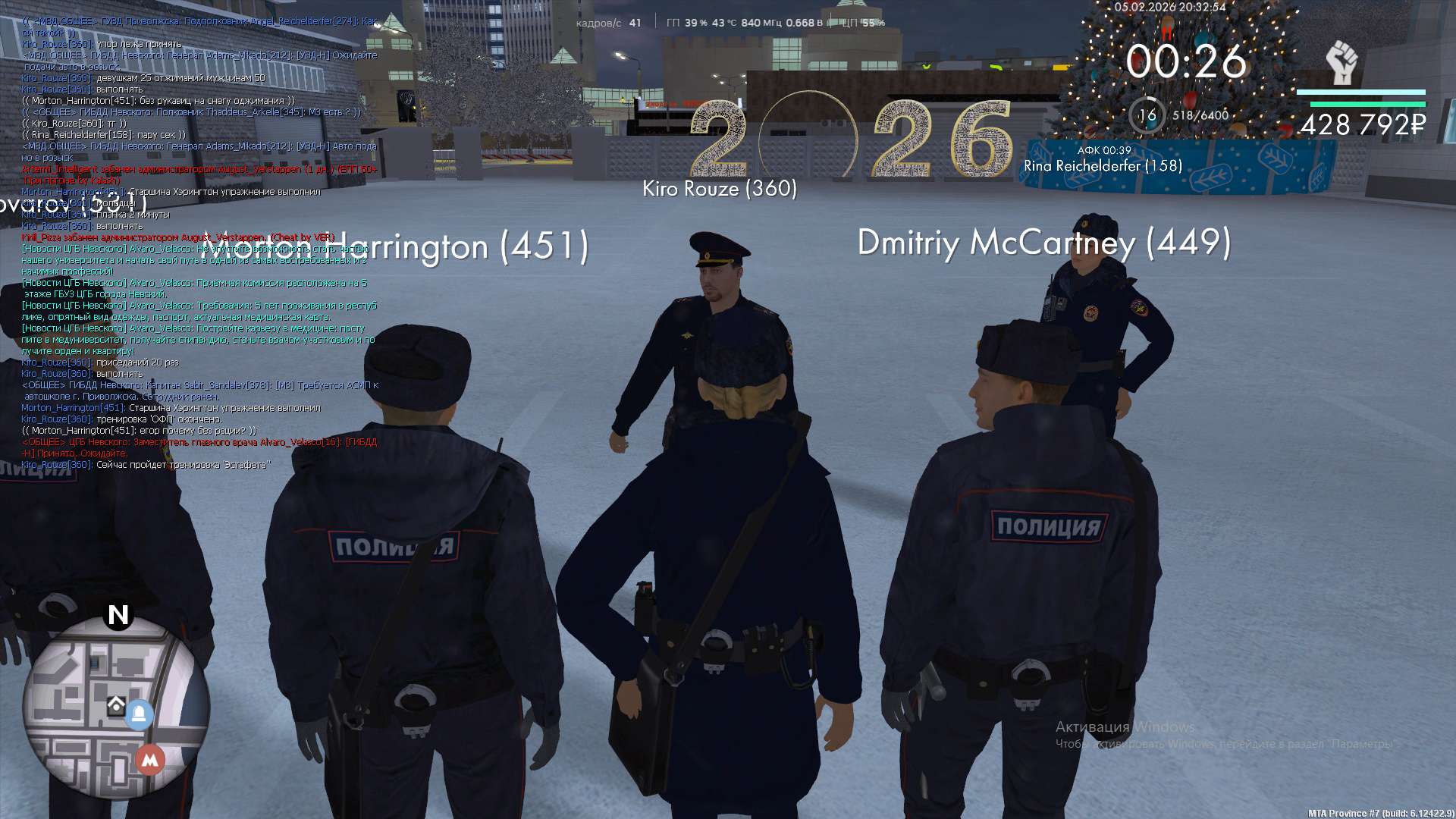Open the chat log messages
1456x819 pixels.
click(199, 243)
